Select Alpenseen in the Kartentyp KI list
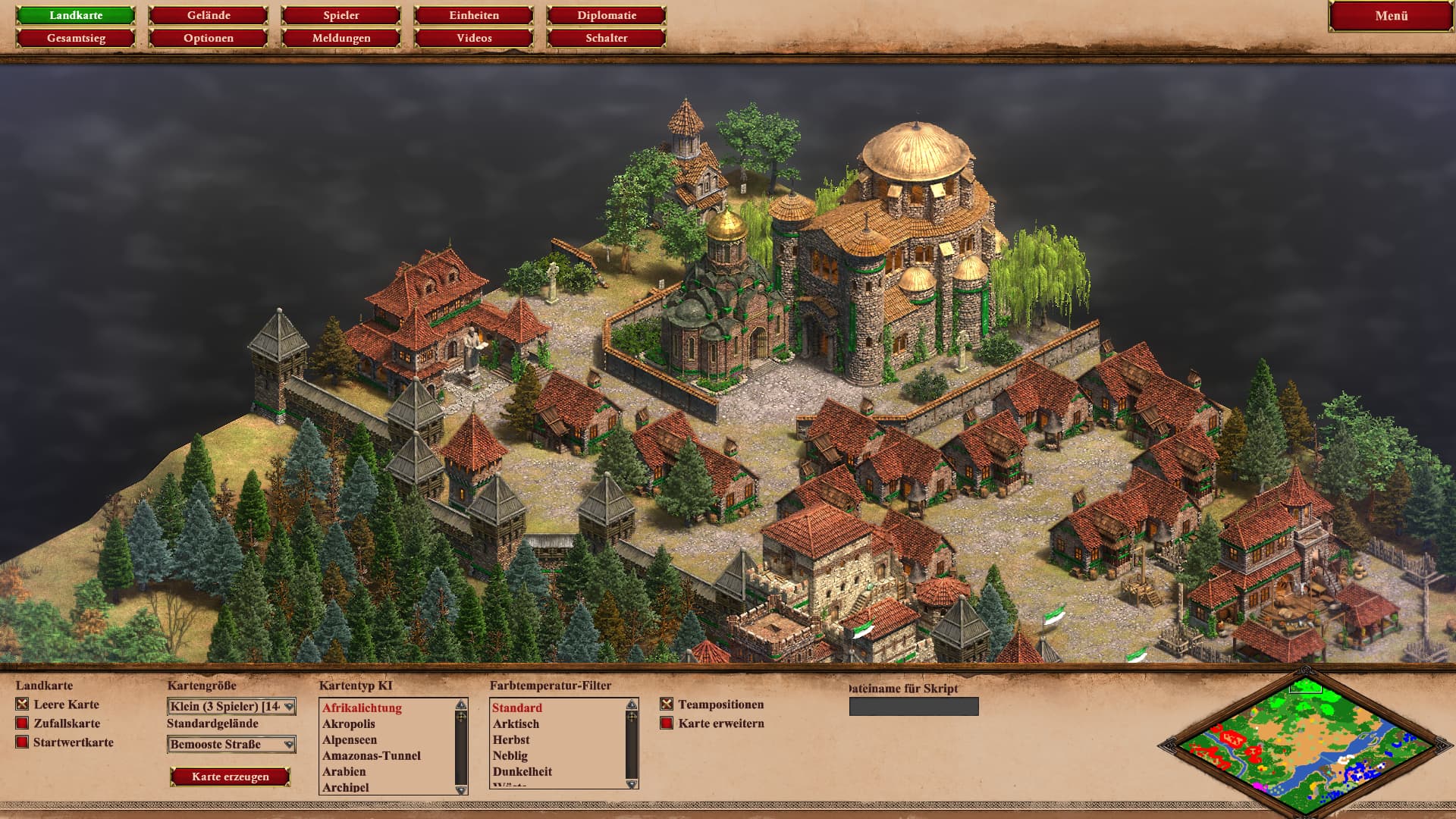Image resolution: width=1456 pixels, height=819 pixels. click(350, 740)
